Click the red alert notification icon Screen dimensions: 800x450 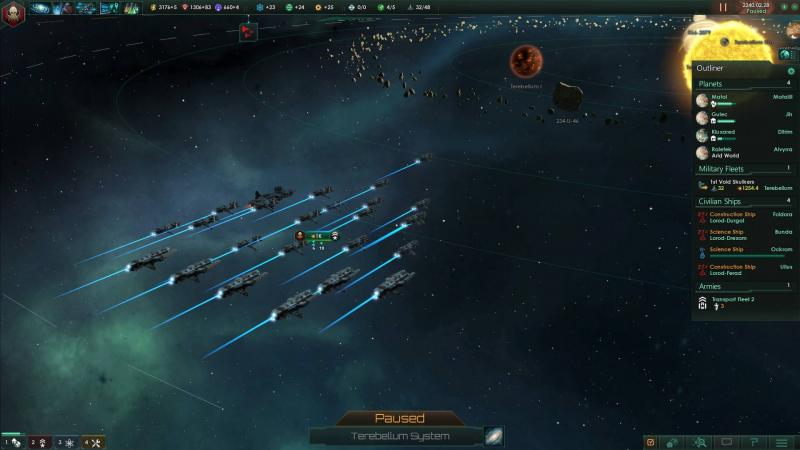pos(247,32)
